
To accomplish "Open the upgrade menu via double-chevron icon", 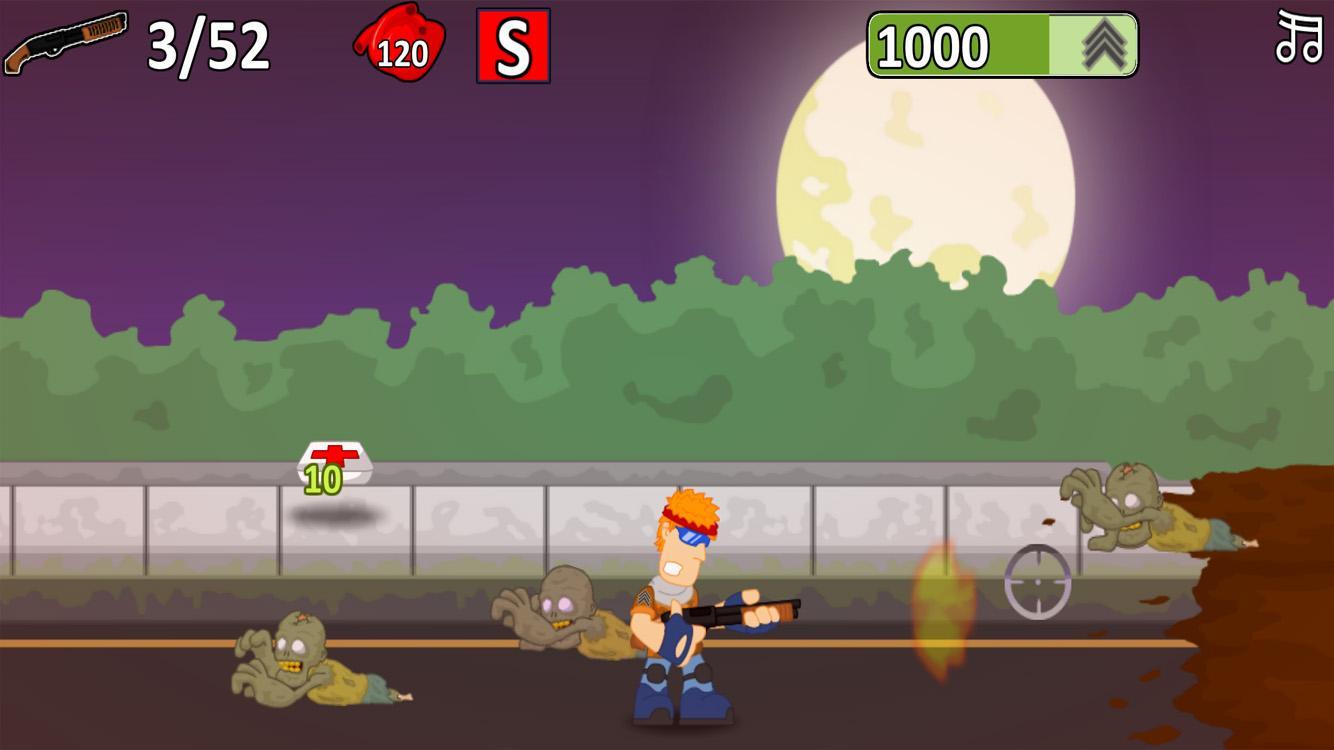I will (1103, 45).
